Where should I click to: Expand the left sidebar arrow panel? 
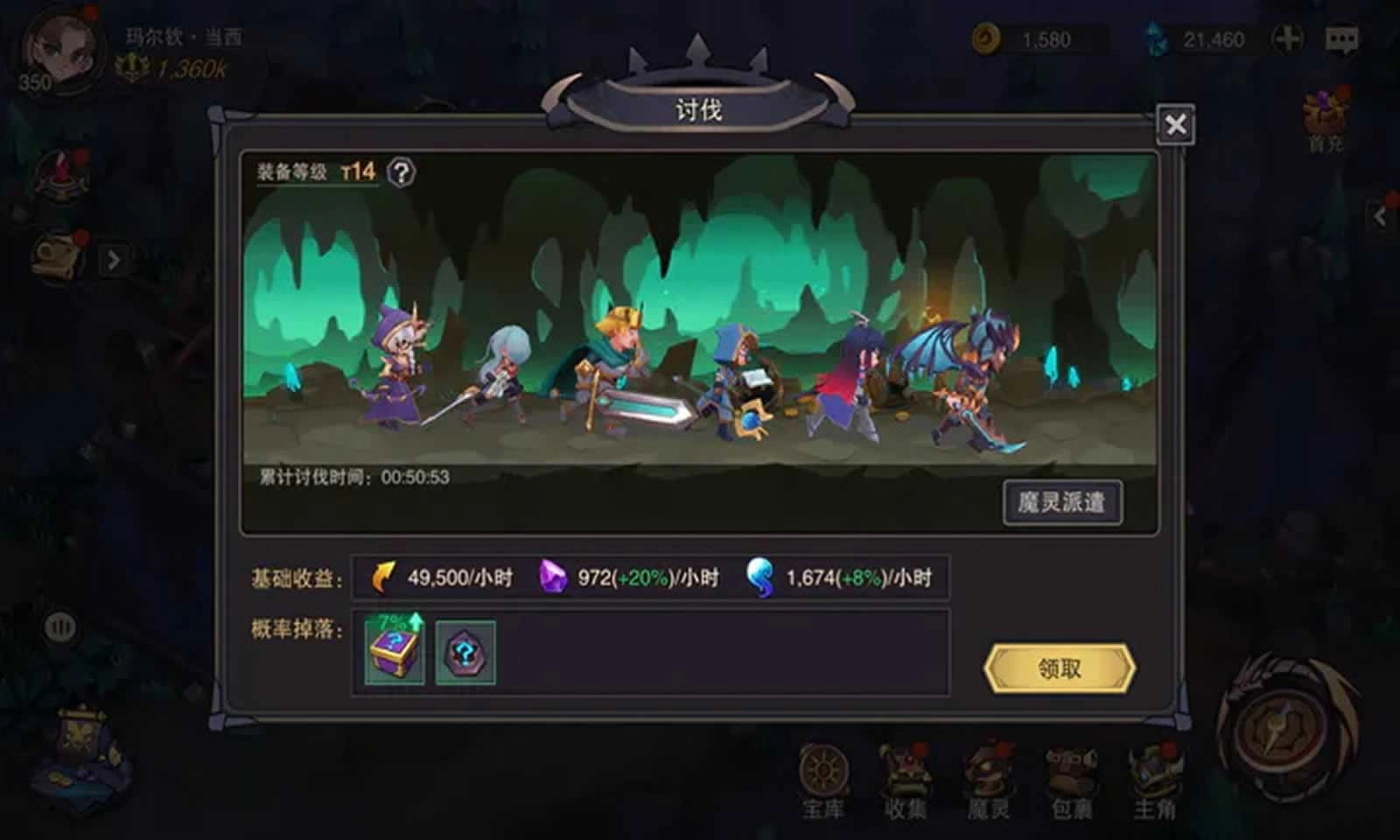(x=113, y=258)
